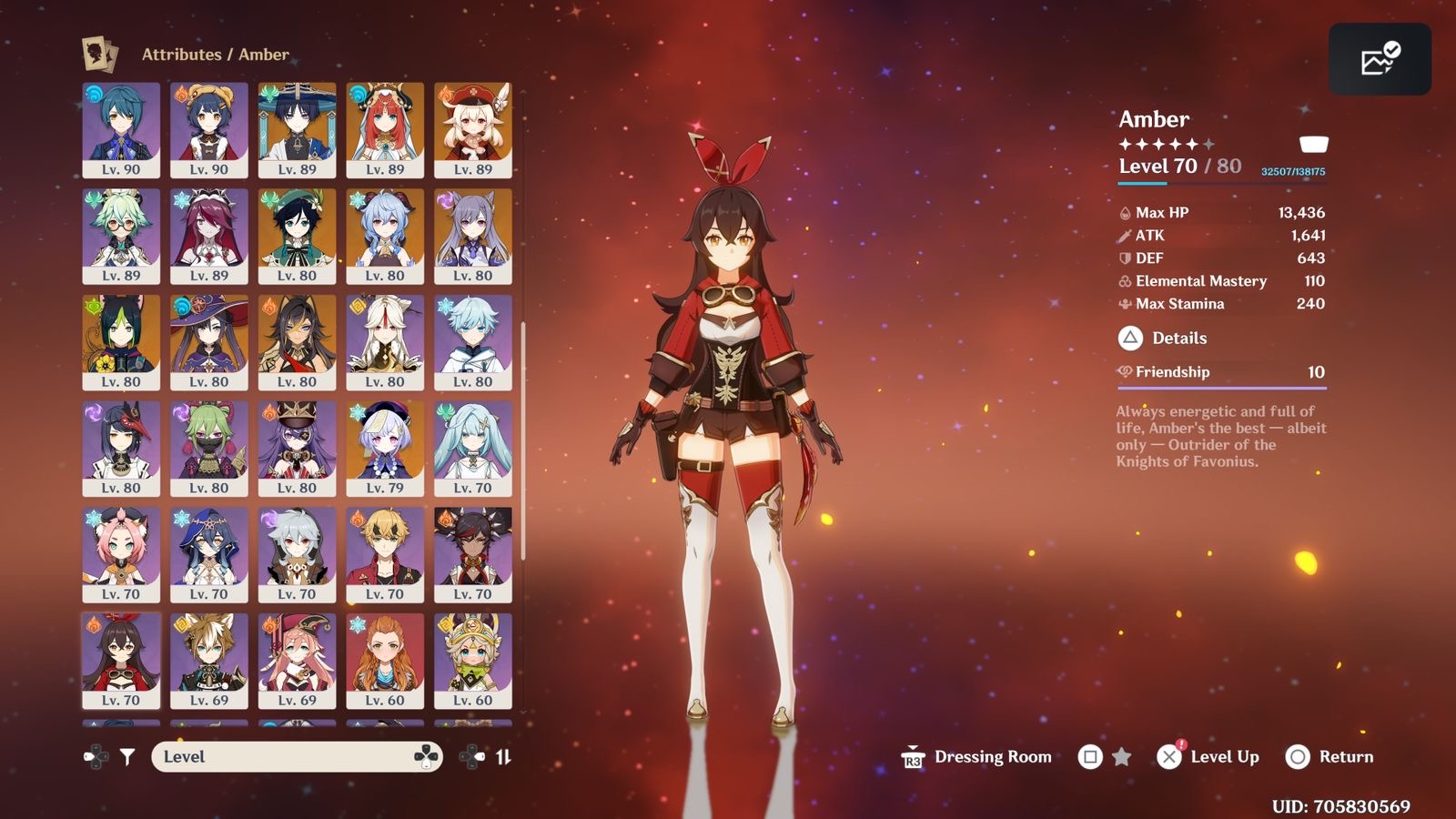Click the picture icon in top corner
The image size is (1456, 819).
tap(1380, 60)
